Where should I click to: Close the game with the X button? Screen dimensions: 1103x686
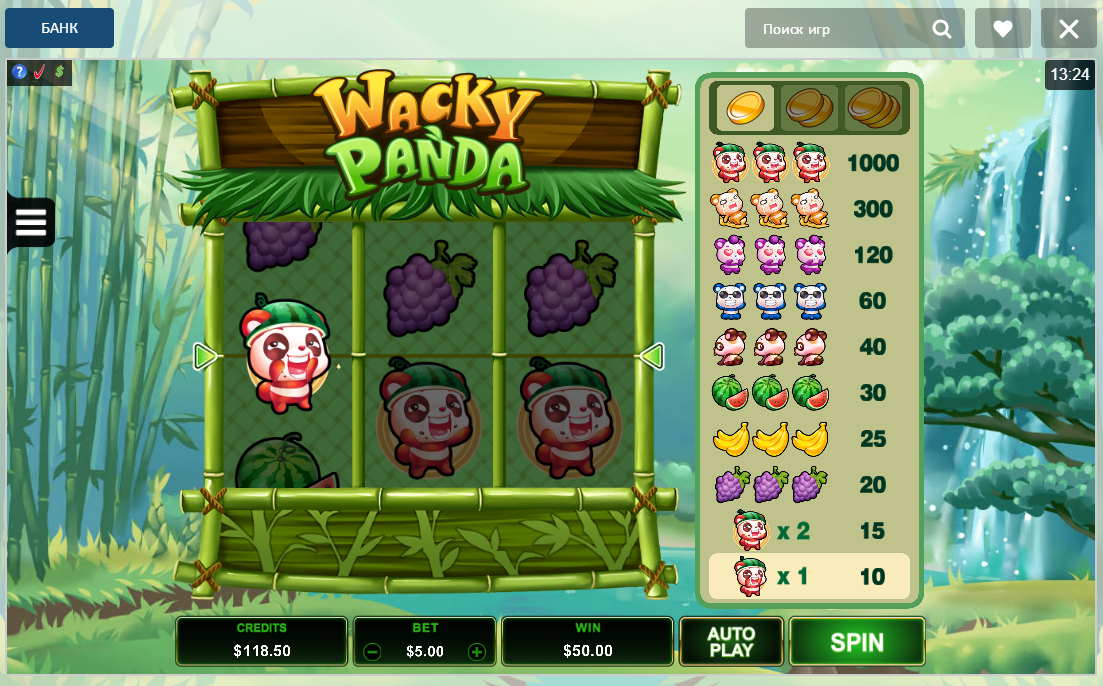pyautogui.click(x=1069, y=29)
